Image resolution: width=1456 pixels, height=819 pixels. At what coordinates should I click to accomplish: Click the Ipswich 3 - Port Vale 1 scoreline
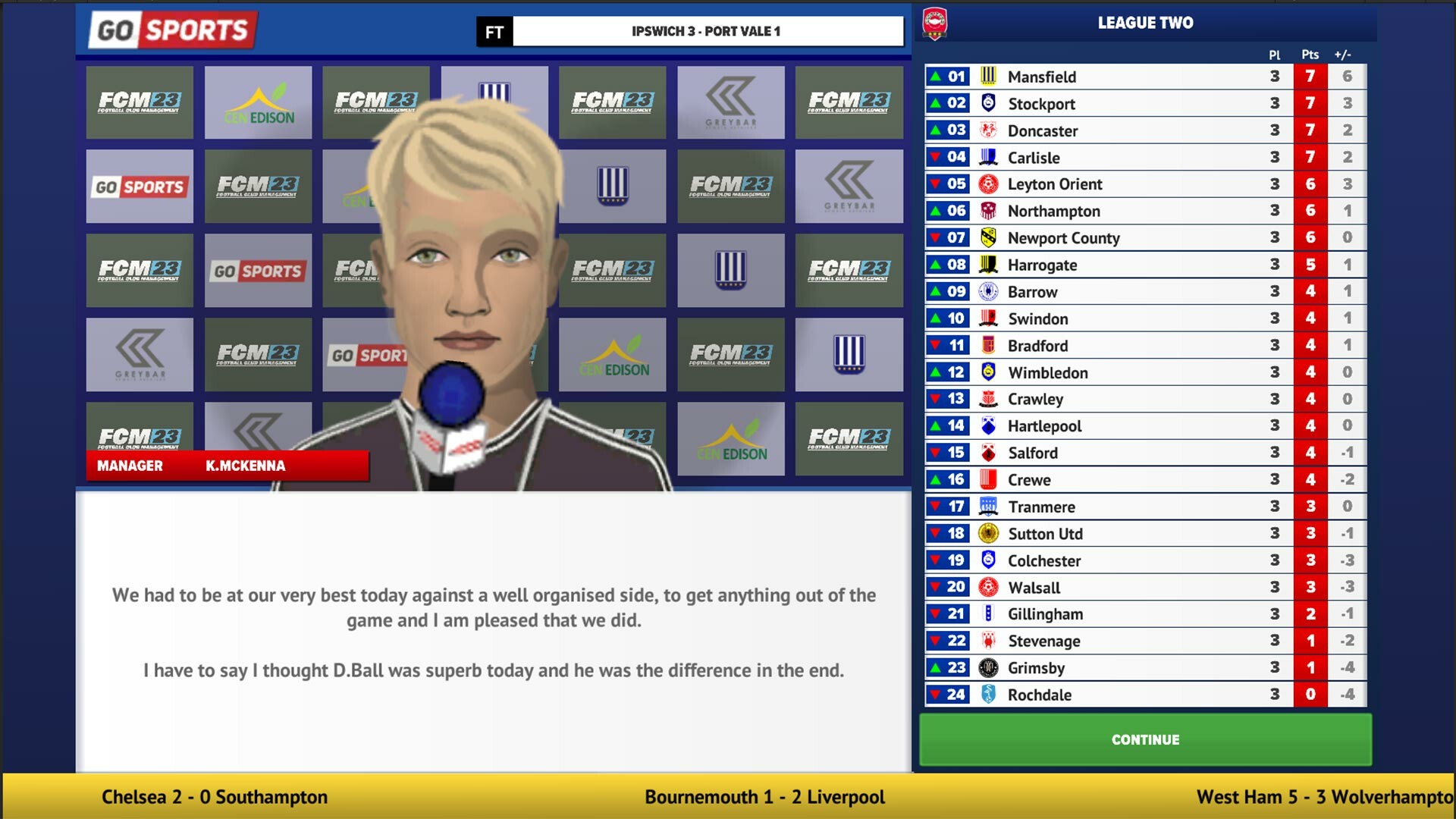pos(707,32)
